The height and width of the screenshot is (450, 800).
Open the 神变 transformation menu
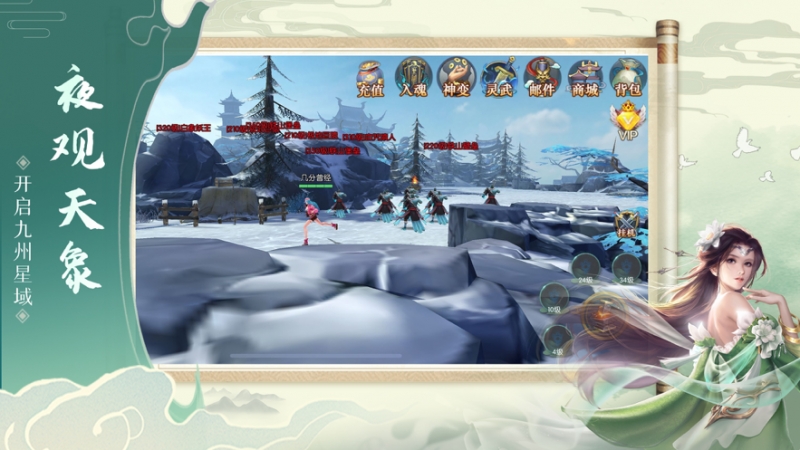pyautogui.click(x=456, y=77)
